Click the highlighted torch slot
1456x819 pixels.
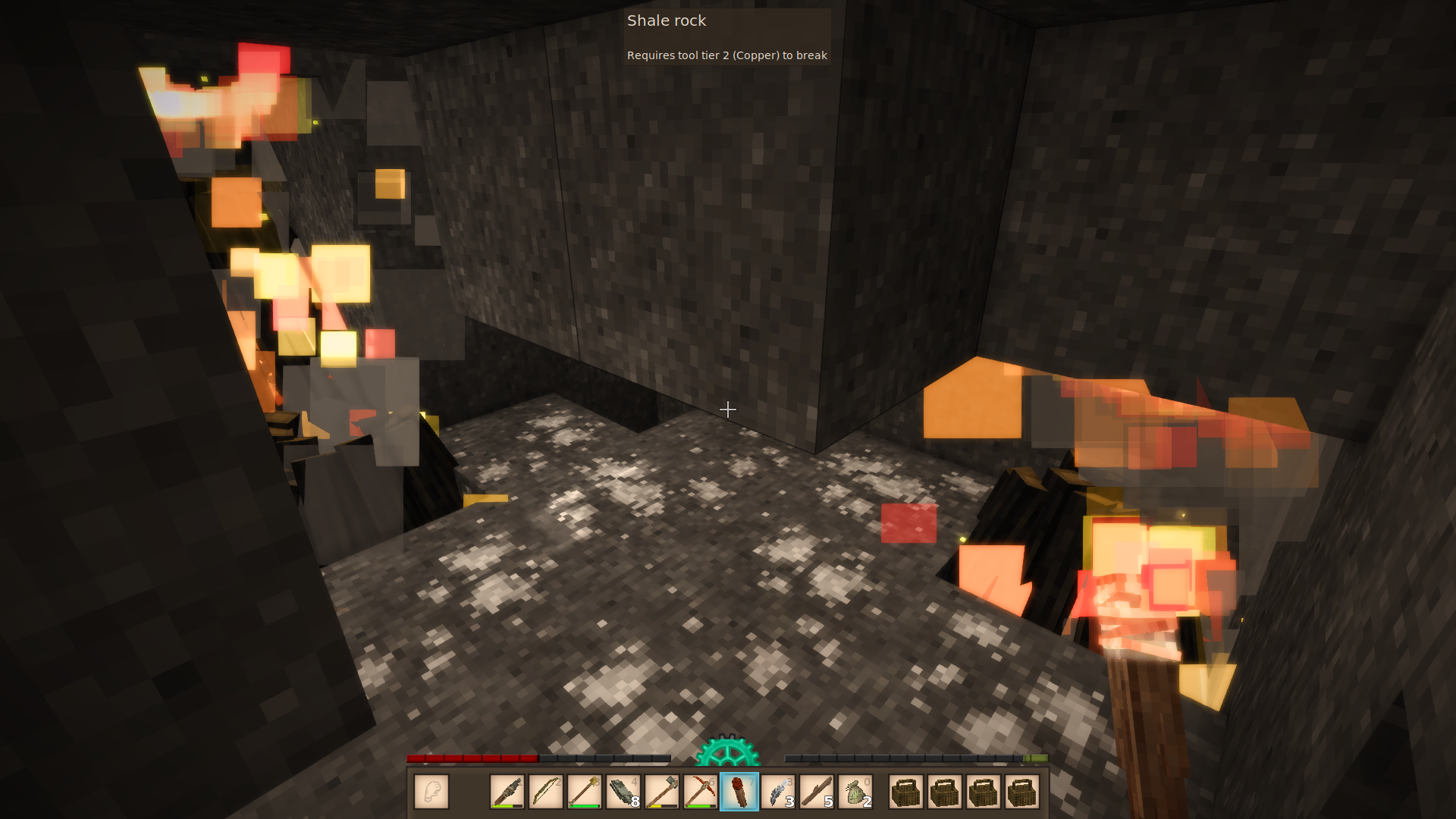click(x=739, y=792)
